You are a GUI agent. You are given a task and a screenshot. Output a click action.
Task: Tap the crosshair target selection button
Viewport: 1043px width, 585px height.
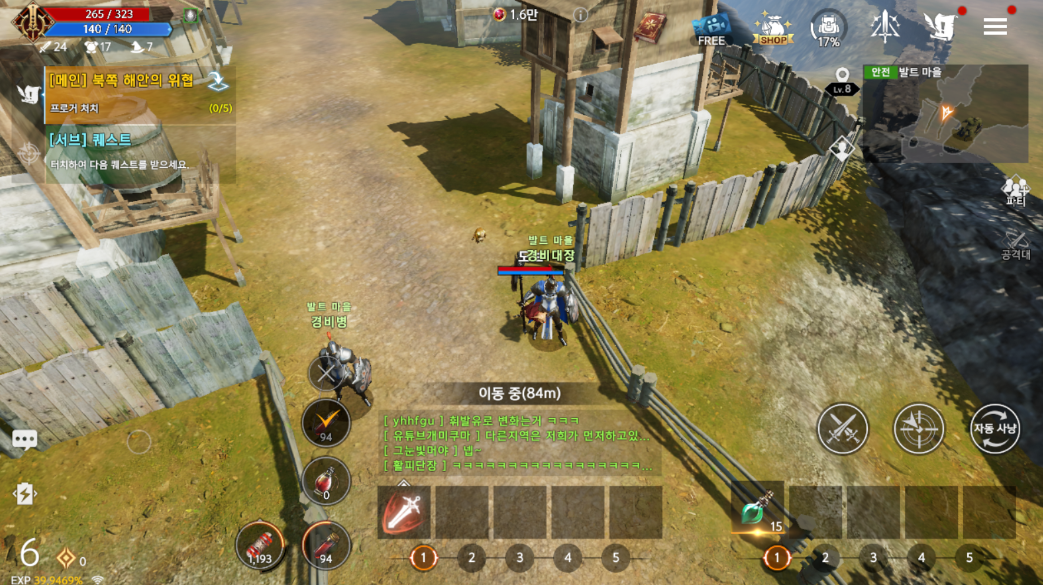[918, 429]
